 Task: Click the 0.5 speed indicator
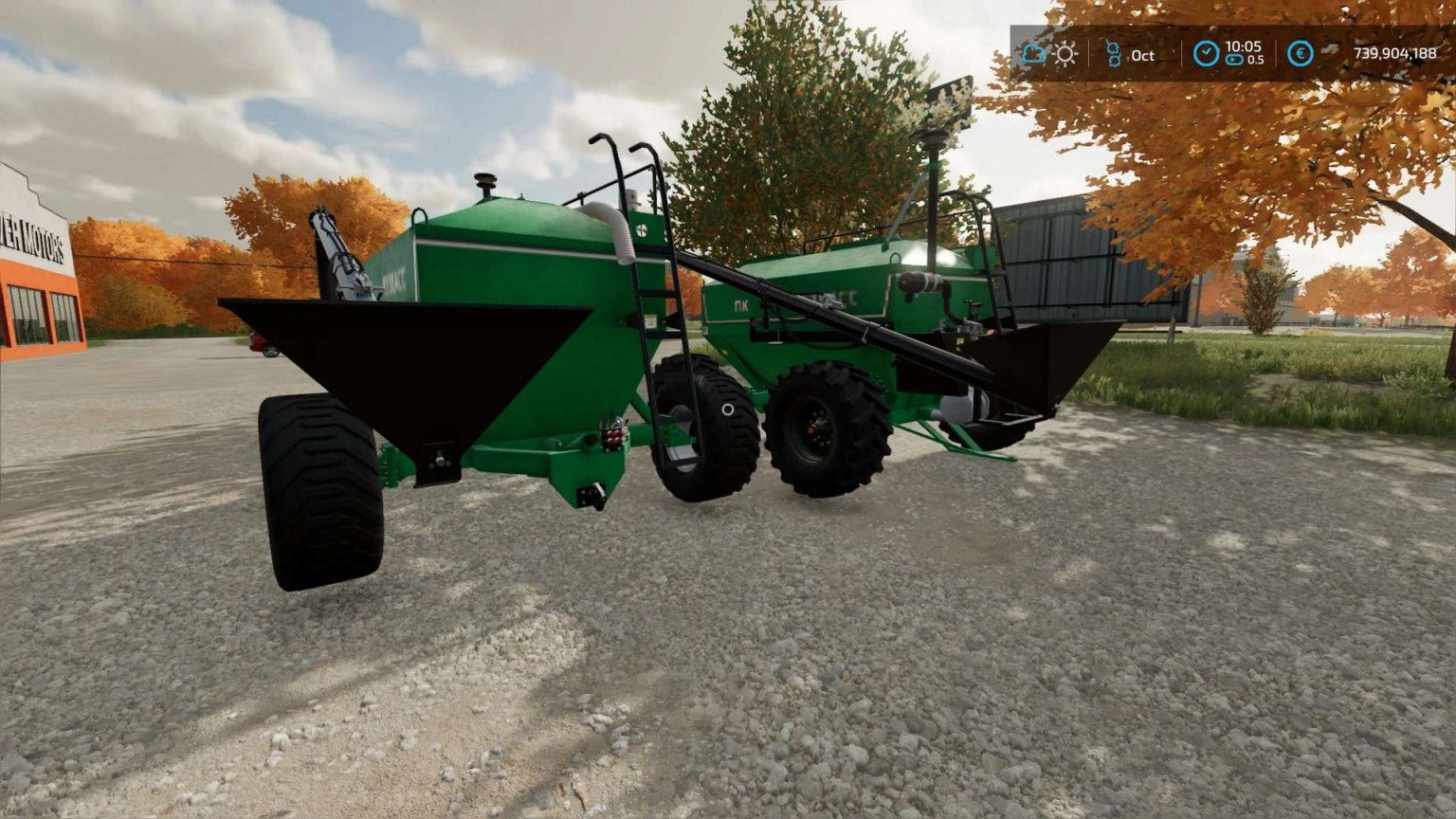click(1254, 60)
